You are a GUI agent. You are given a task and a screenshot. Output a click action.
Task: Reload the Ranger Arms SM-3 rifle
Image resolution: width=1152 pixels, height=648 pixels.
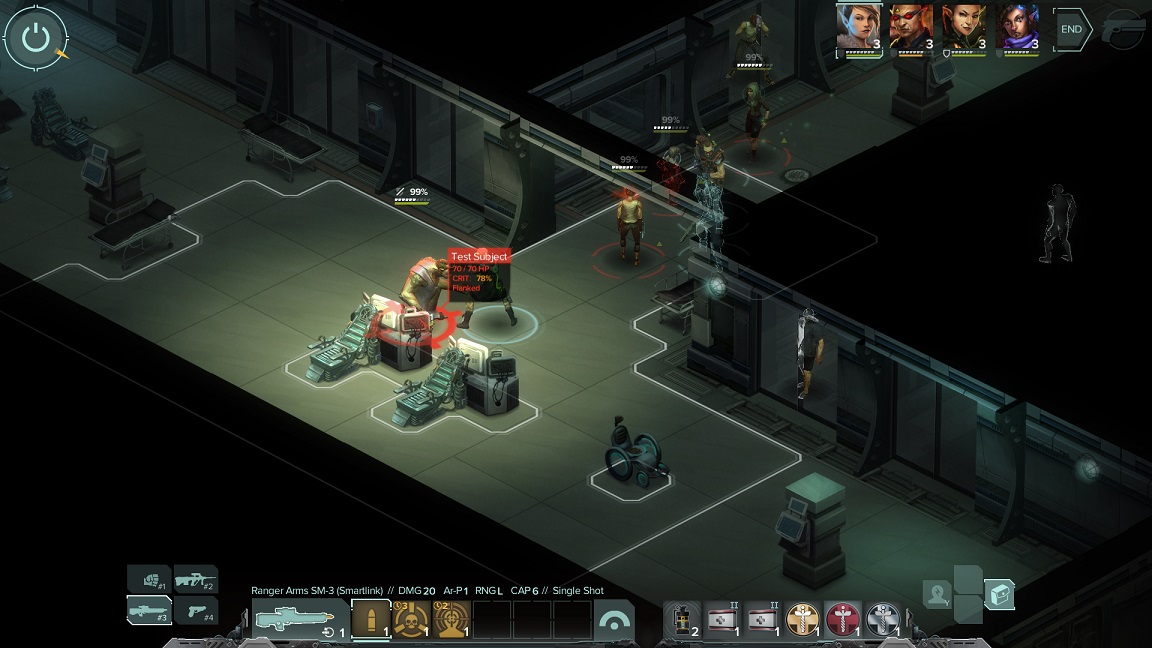pyautogui.click(x=328, y=632)
